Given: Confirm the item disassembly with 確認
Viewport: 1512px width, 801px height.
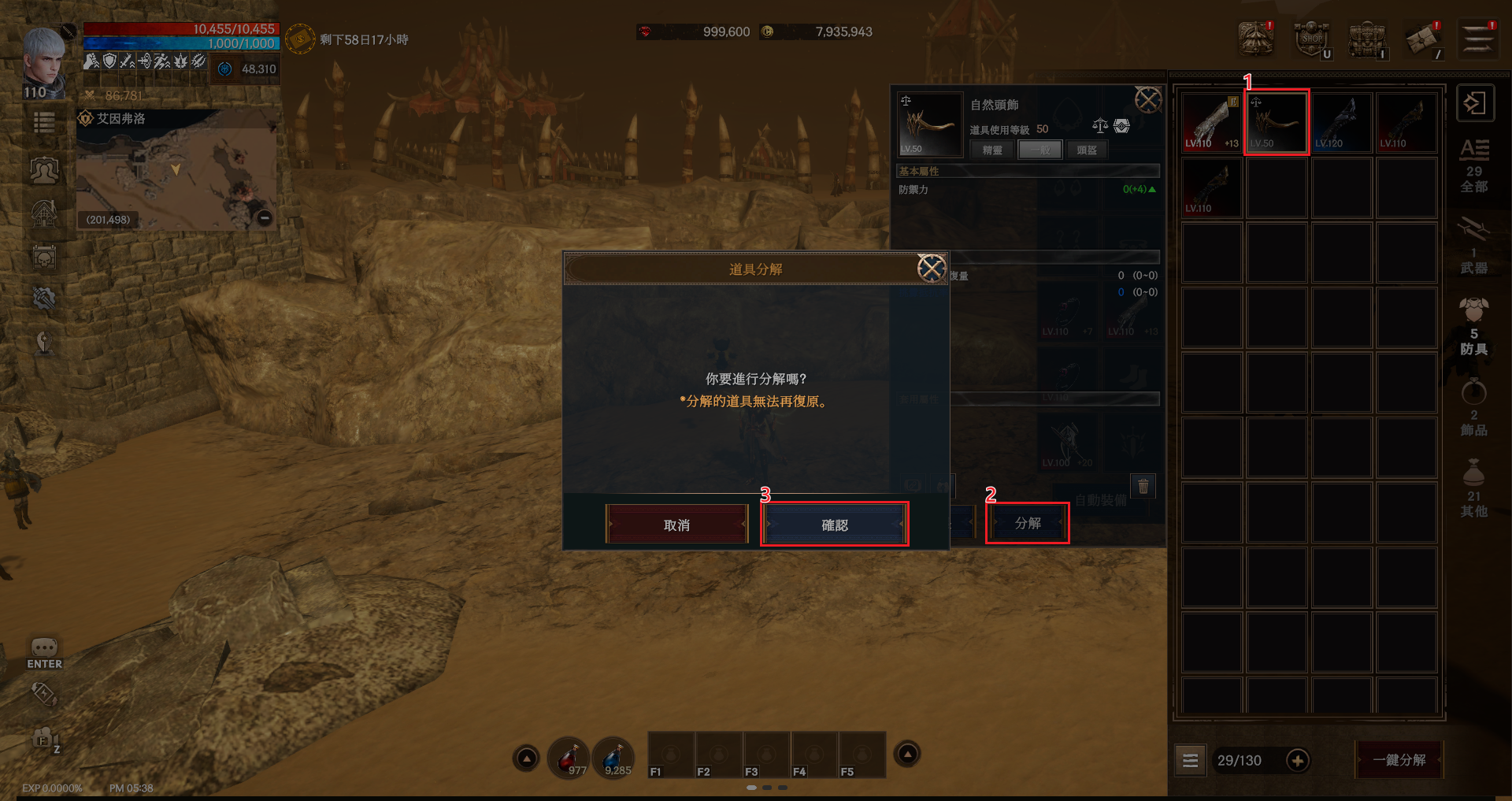Looking at the screenshot, I should coord(835,525).
